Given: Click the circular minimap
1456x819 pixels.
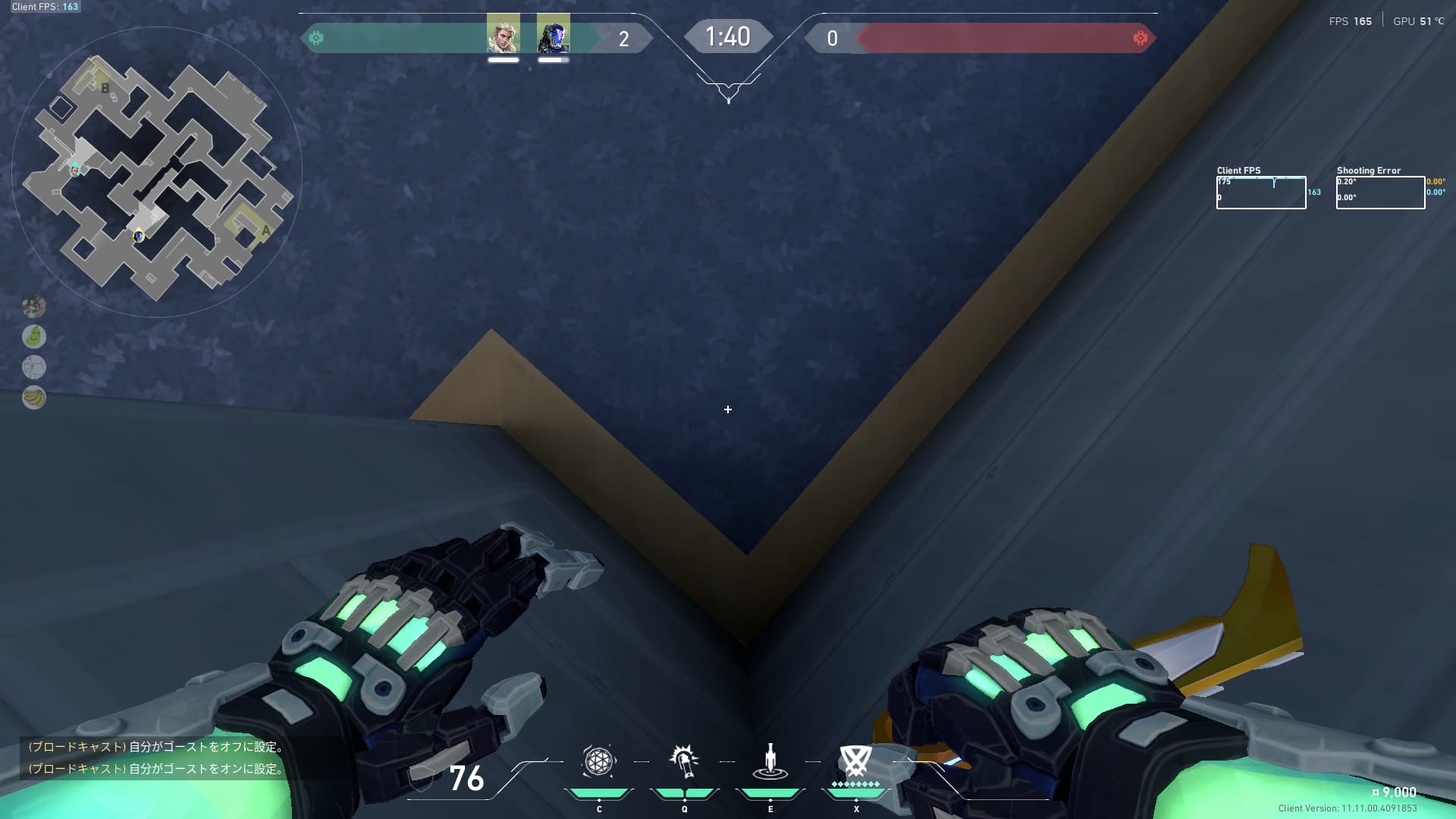Looking at the screenshot, I should tap(157, 173).
